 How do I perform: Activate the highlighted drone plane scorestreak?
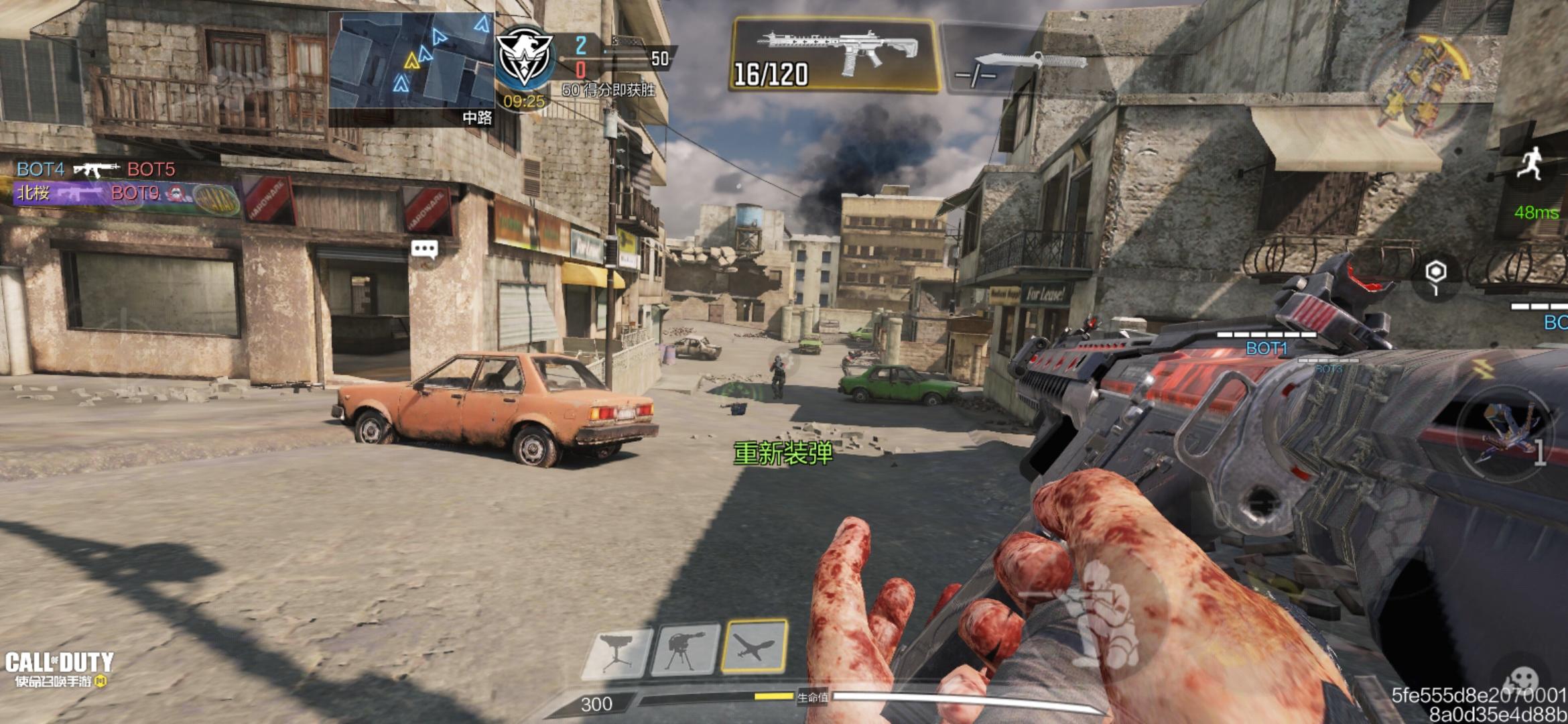tap(754, 646)
